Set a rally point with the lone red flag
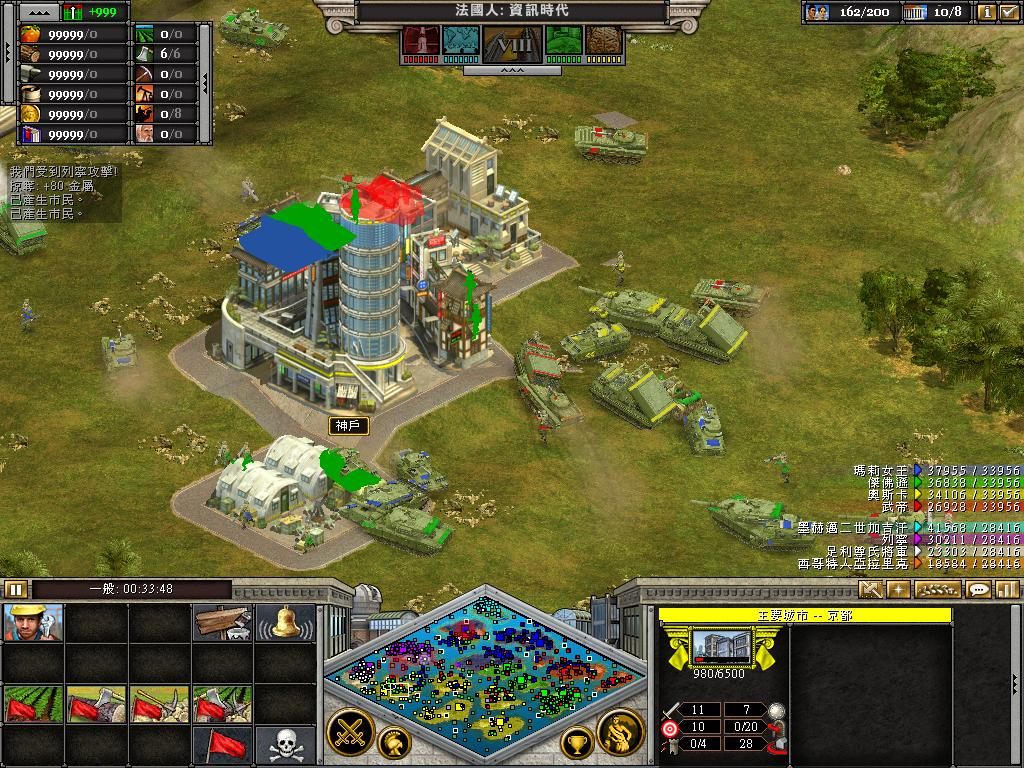This screenshot has width=1024, height=768. (222, 745)
